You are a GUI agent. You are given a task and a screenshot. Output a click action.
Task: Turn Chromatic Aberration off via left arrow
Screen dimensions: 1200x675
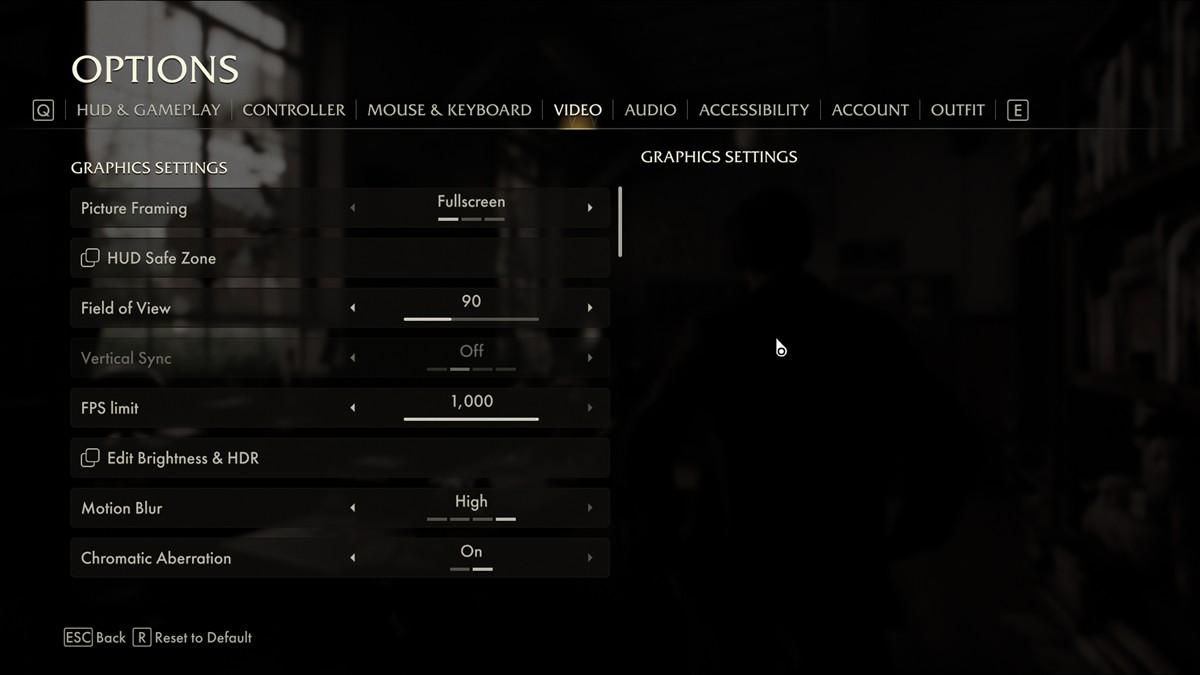coord(352,558)
